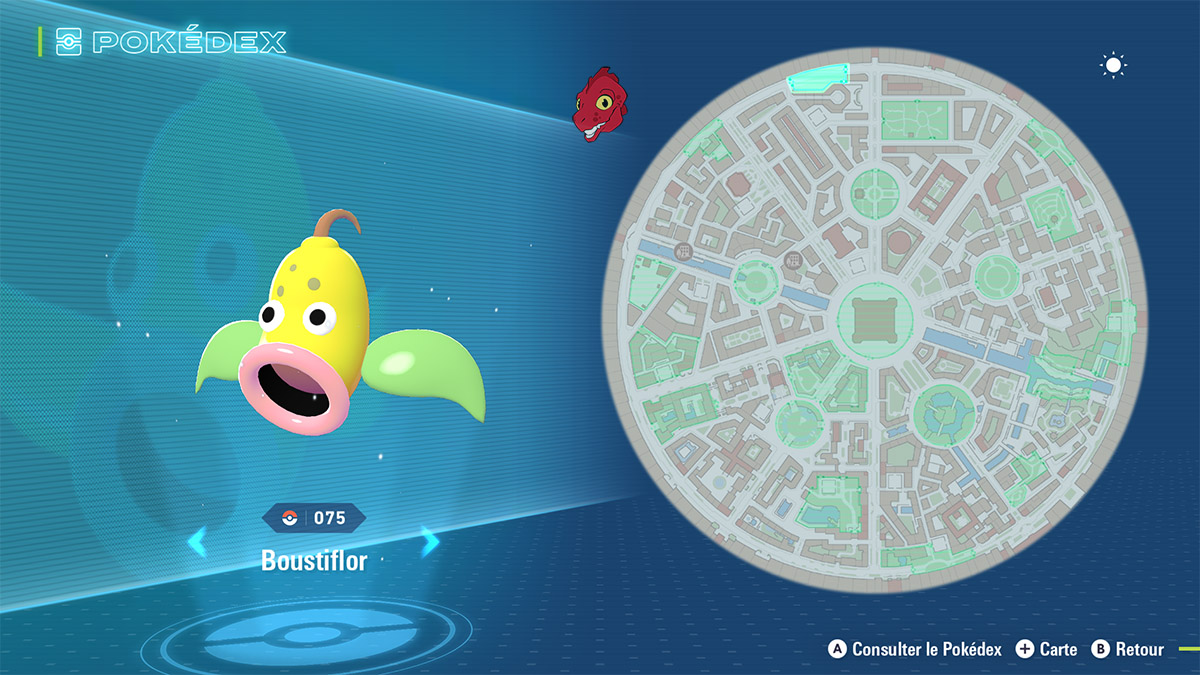Choose Retour to go back
The image size is (1200, 675).
coord(1128,649)
